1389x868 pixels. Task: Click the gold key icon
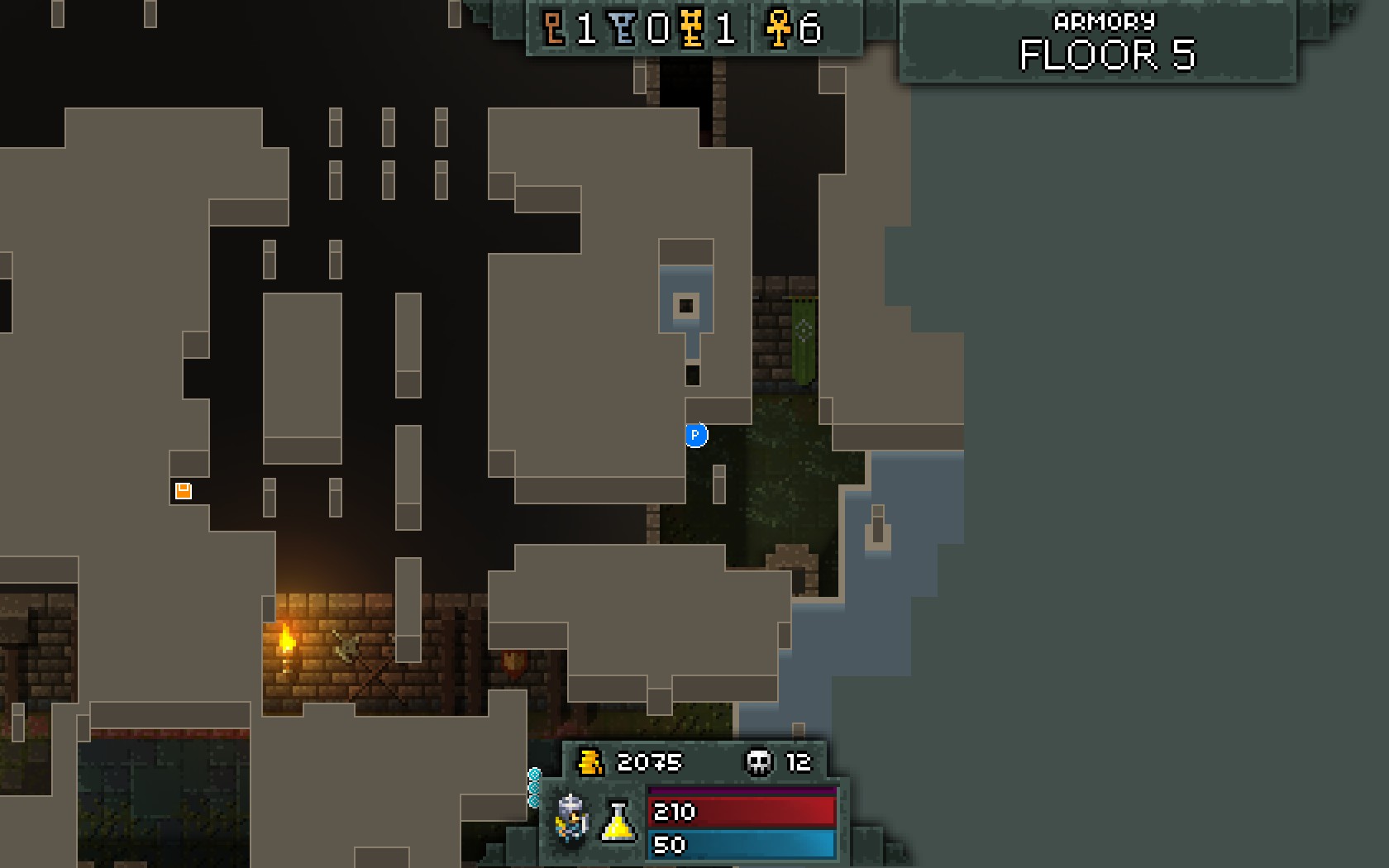(692, 30)
